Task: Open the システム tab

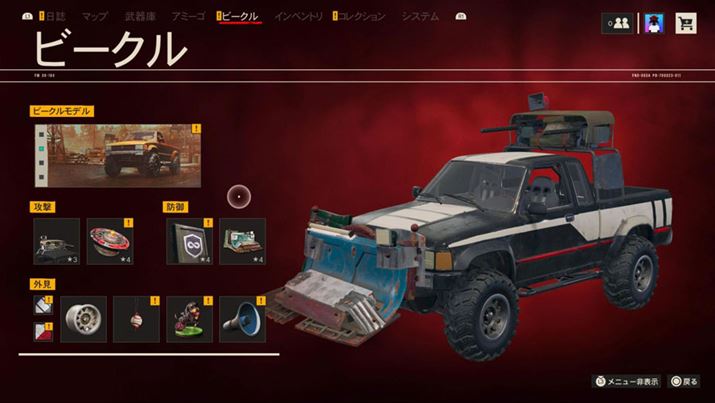Action: click(x=420, y=17)
